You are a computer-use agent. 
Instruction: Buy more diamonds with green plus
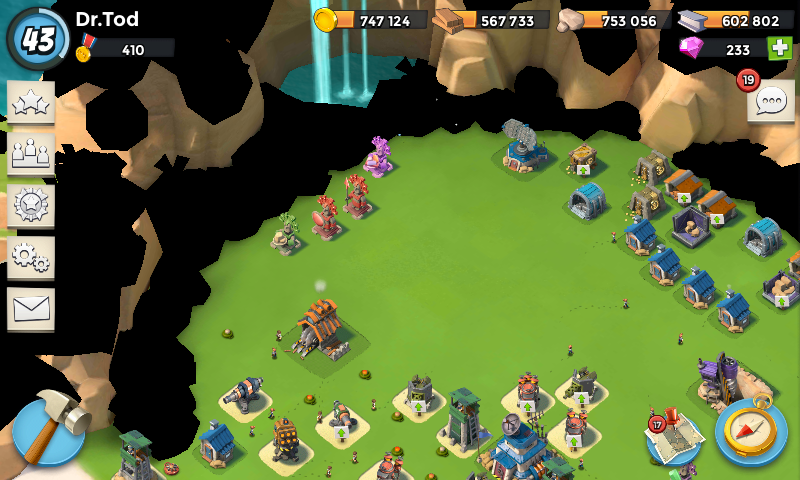pyautogui.click(x=779, y=48)
